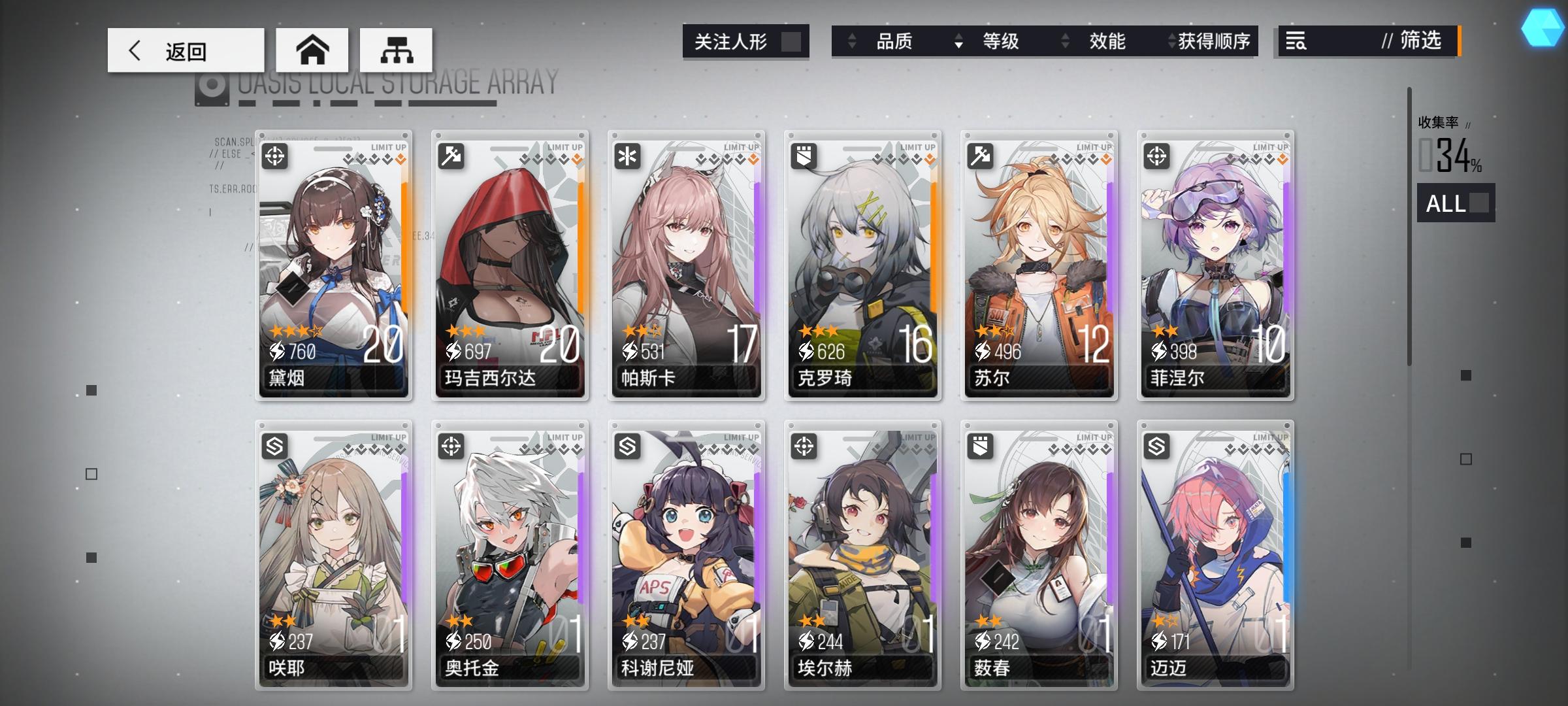This screenshot has width=1568, height=706.
Task: Open the 品质 sort dropdown
Action: point(892,41)
